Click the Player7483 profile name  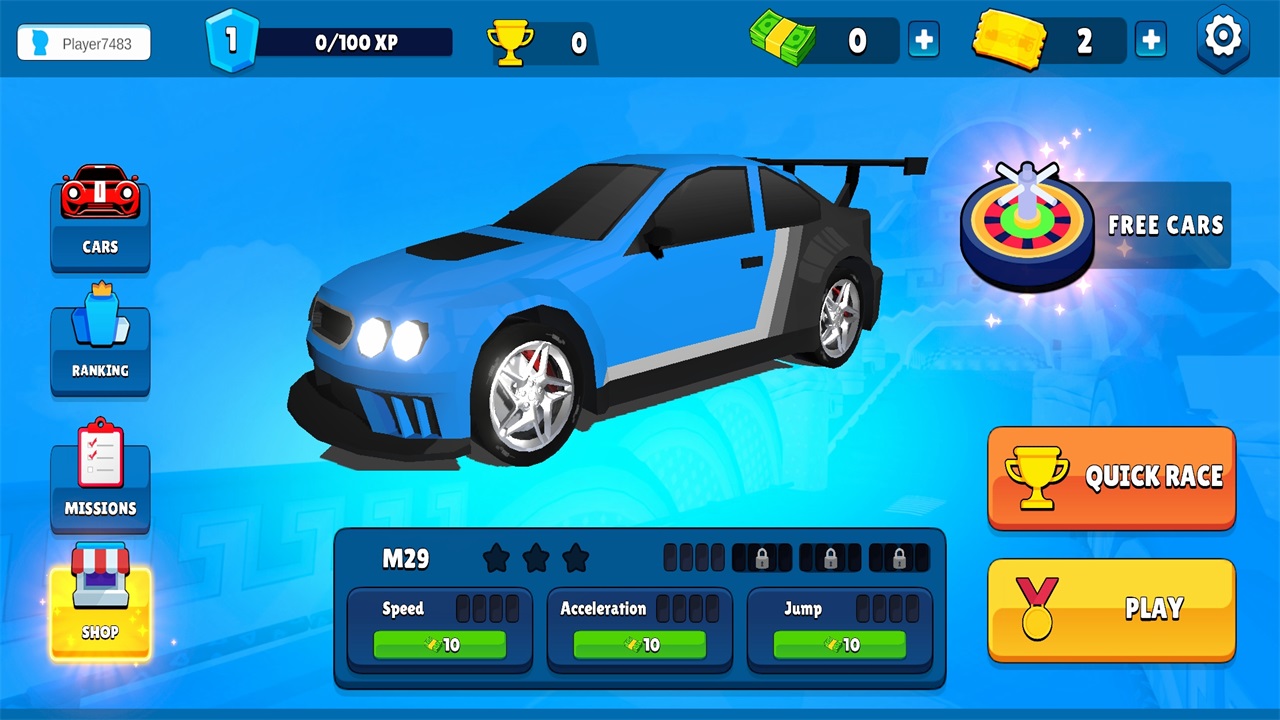coord(84,43)
